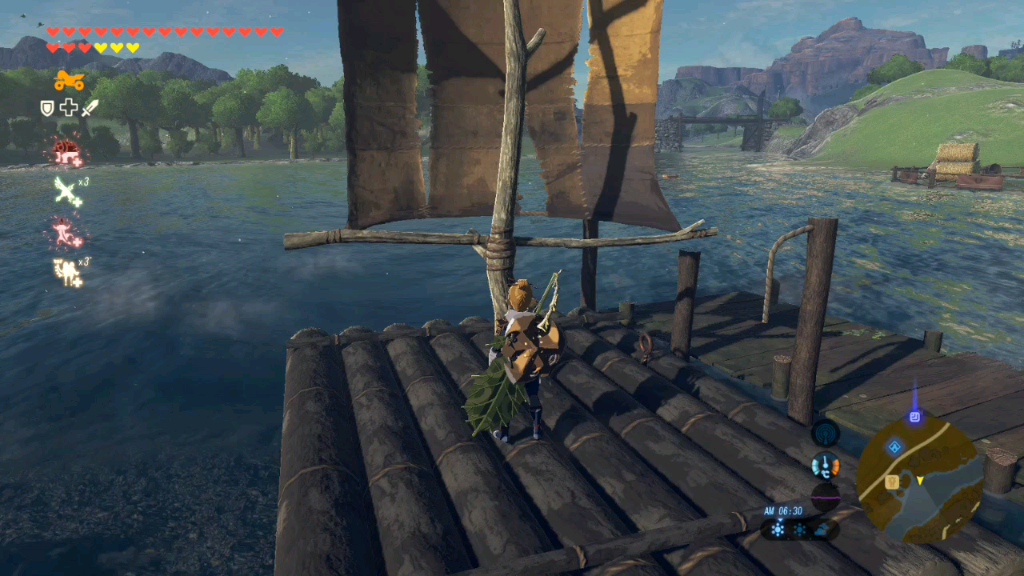Select the blue shrine marker on the minimap
1024x576 pixels.
(894, 447)
